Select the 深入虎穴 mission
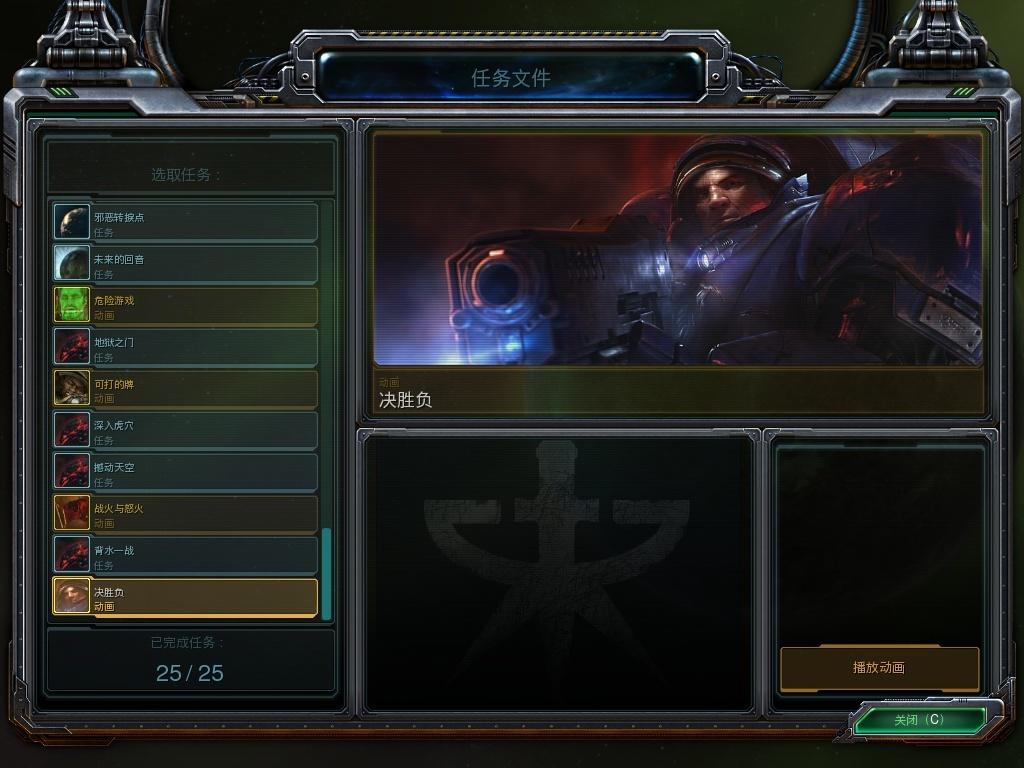This screenshot has width=1024, height=768. click(186, 431)
